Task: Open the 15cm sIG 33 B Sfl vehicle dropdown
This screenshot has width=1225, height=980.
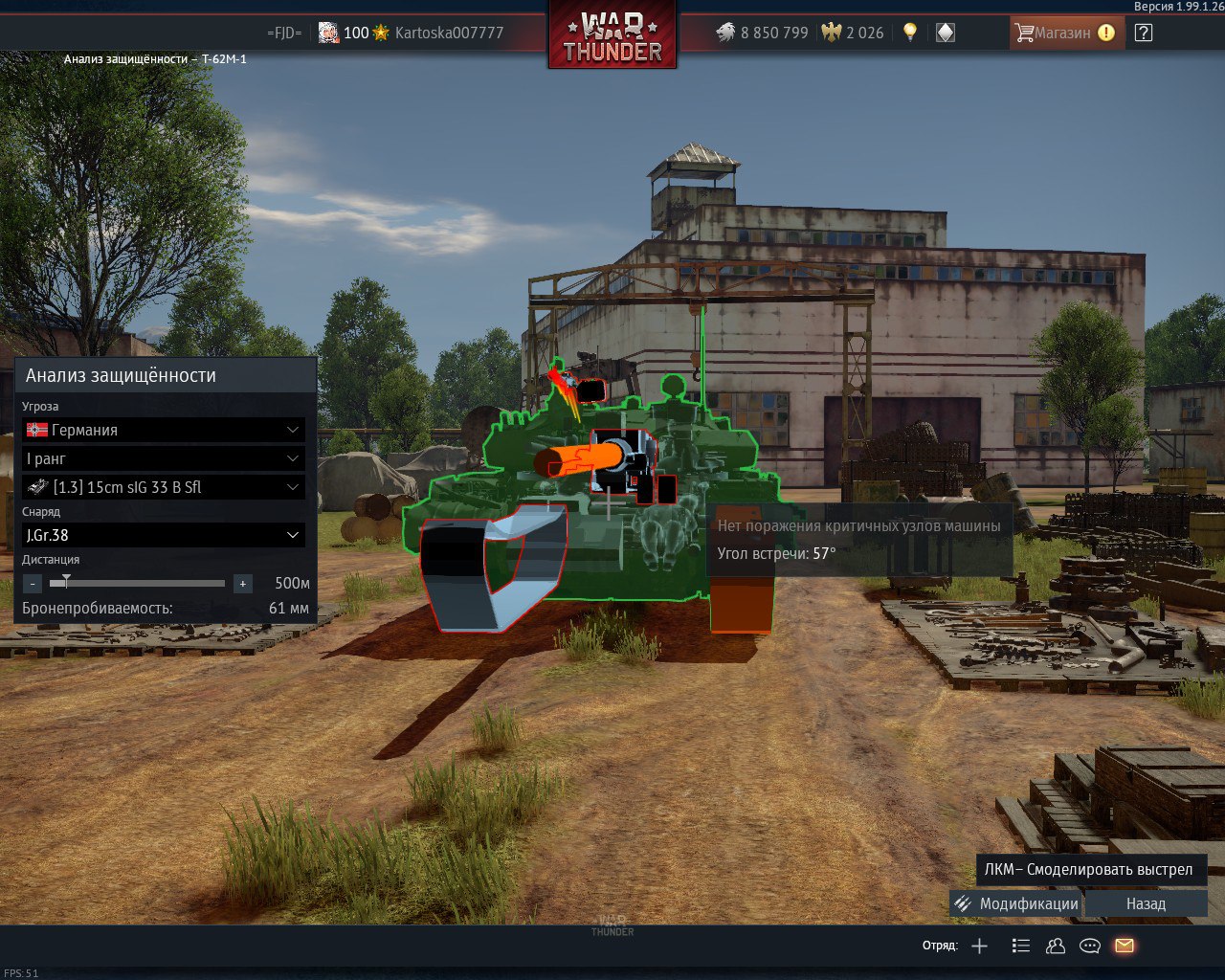Action: (163, 487)
